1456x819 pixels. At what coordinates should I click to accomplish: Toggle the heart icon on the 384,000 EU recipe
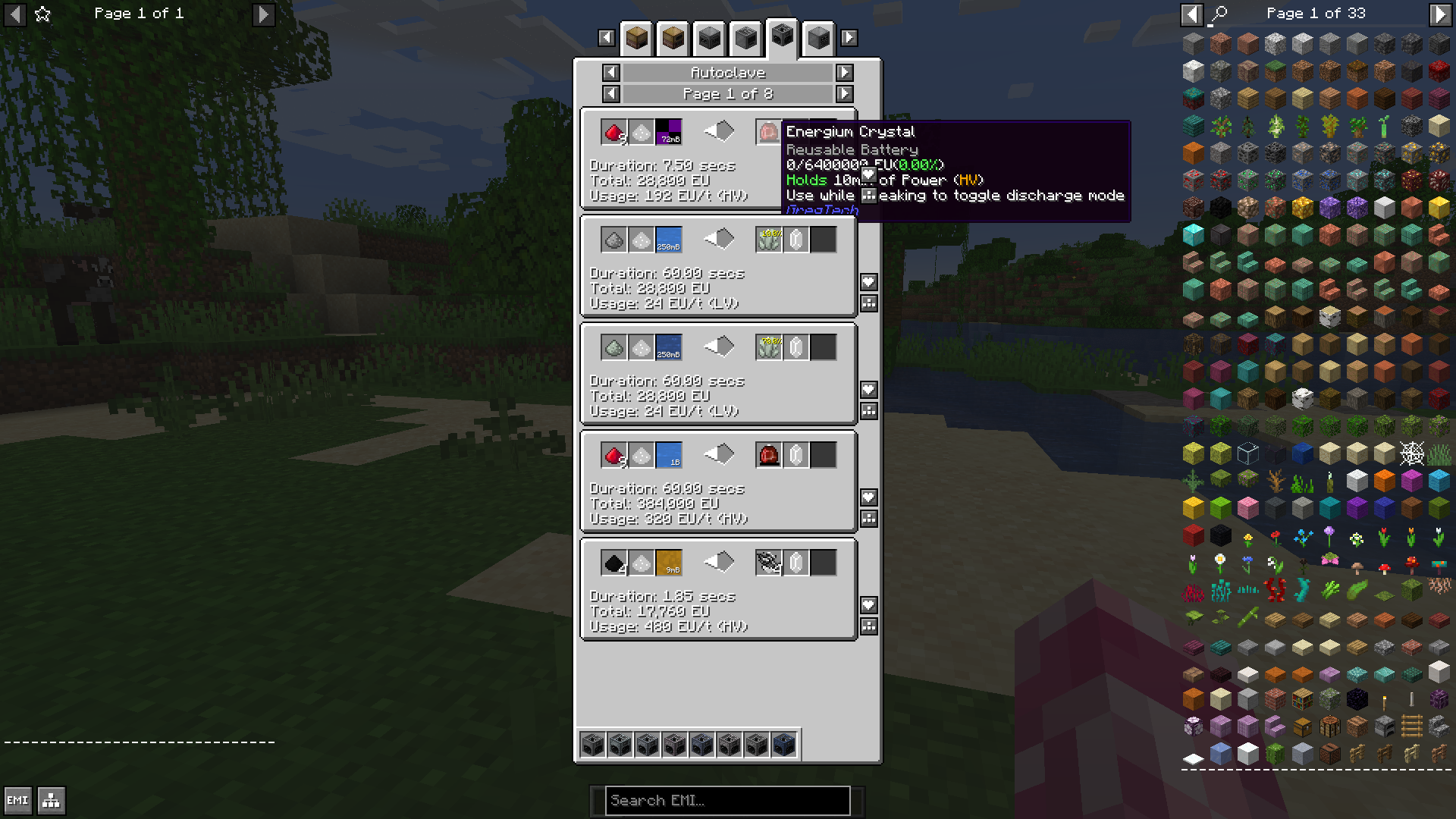(x=868, y=497)
